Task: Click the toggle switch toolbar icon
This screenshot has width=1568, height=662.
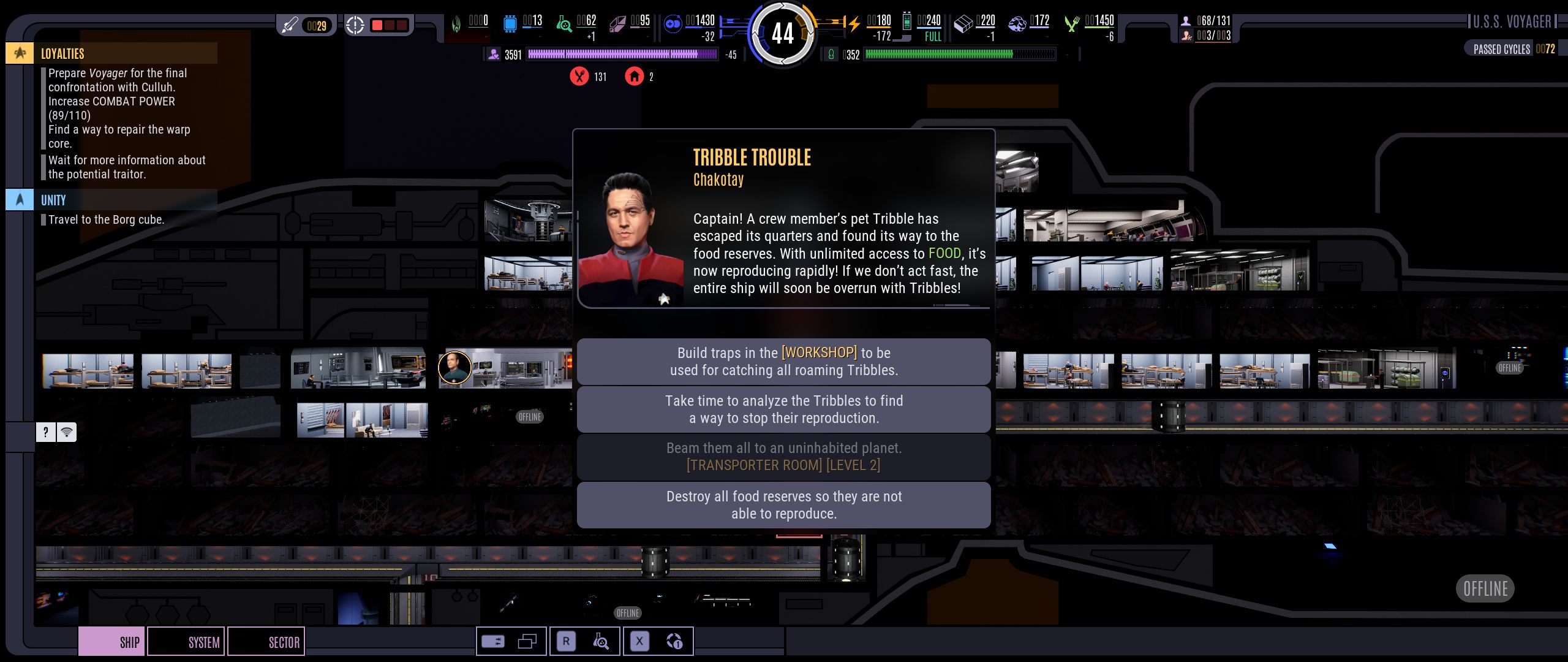Action: point(493,642)
